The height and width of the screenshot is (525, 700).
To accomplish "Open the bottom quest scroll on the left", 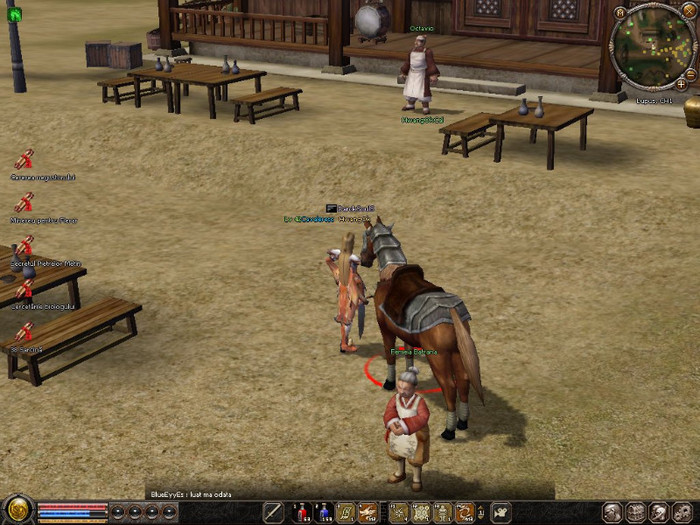I will pos(24,332).
